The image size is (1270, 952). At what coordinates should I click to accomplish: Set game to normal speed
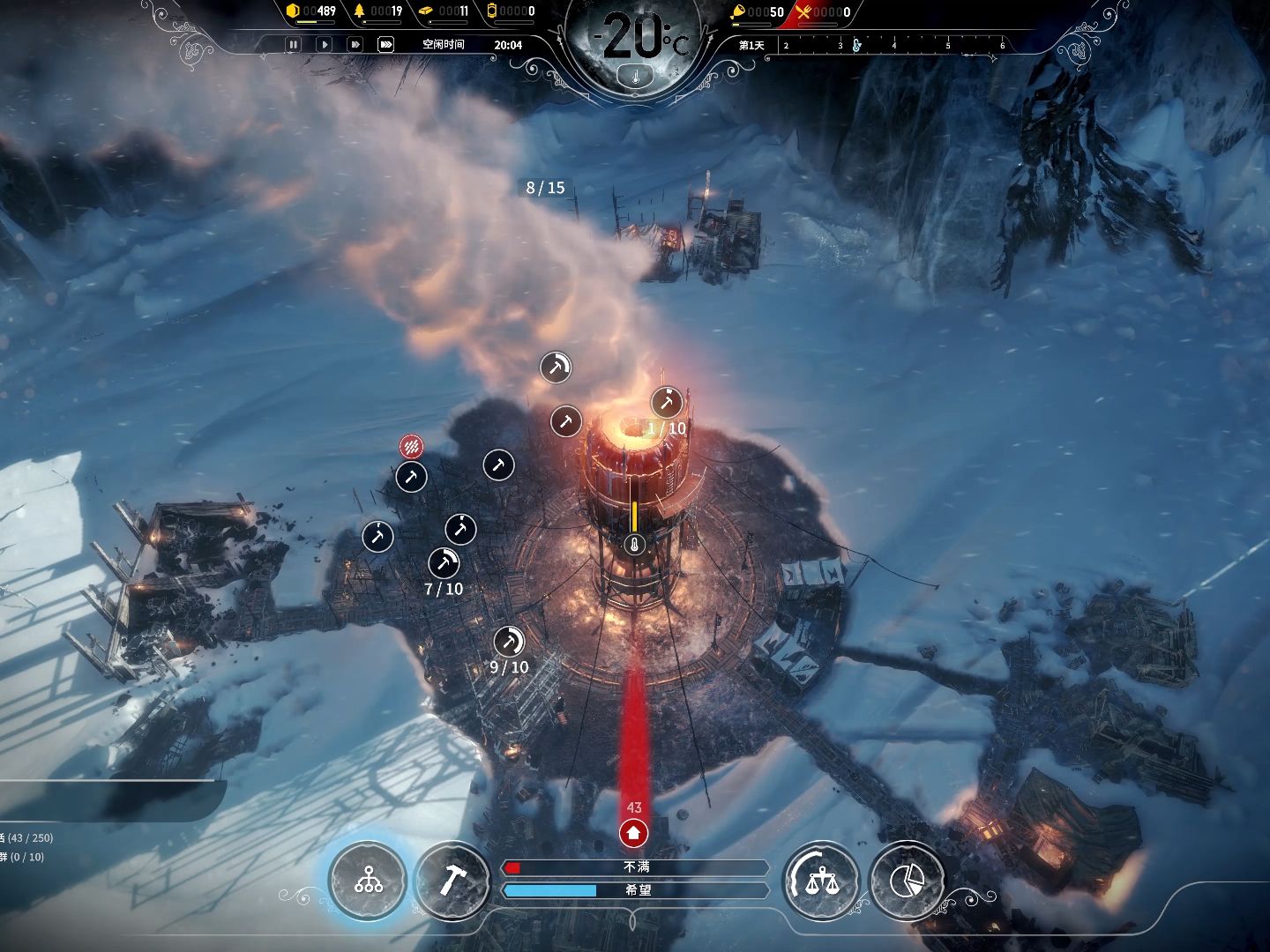click(325, 44)
